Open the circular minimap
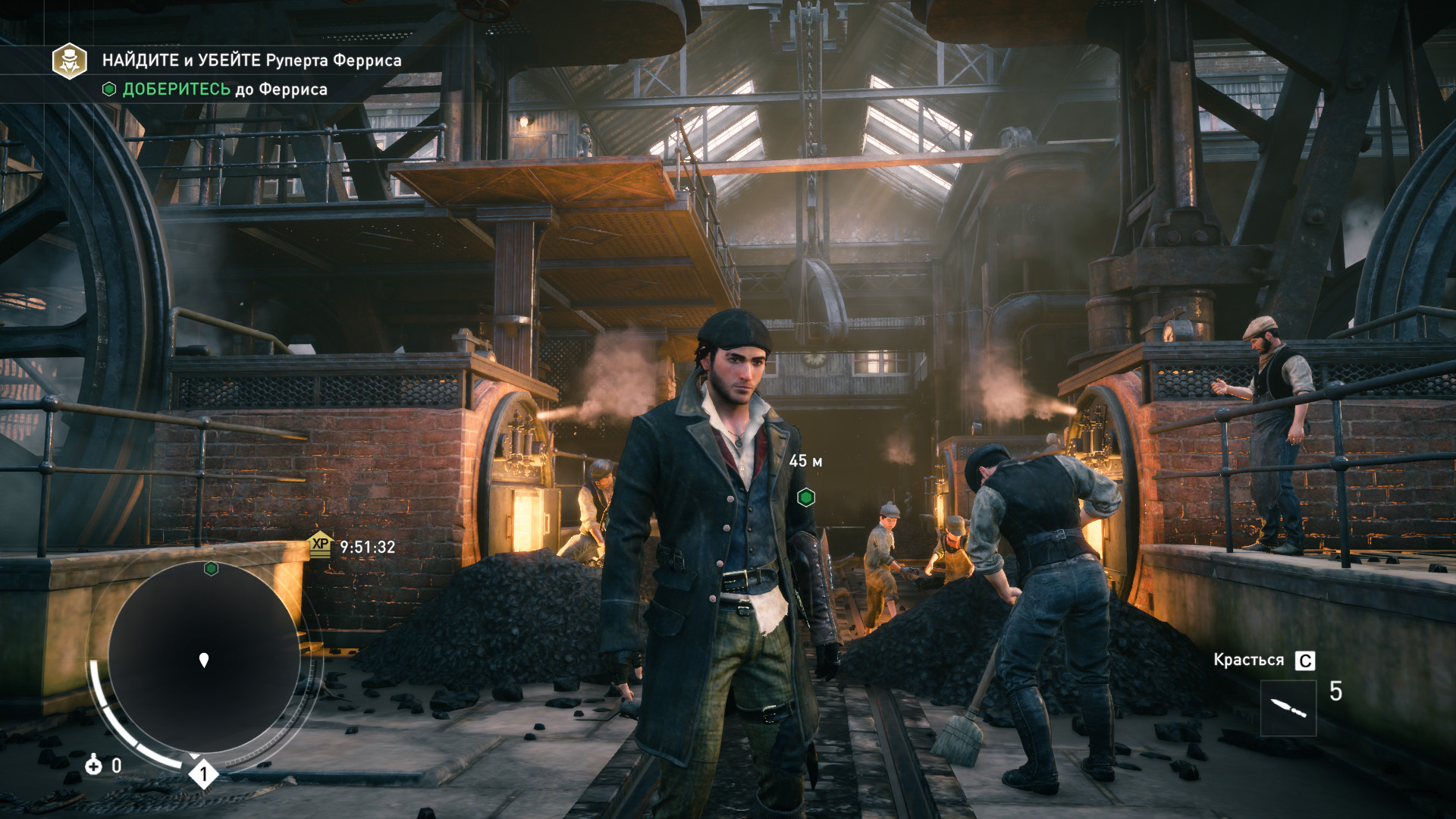The height and width of the screenshot is (819, 1456). (203, 658)
